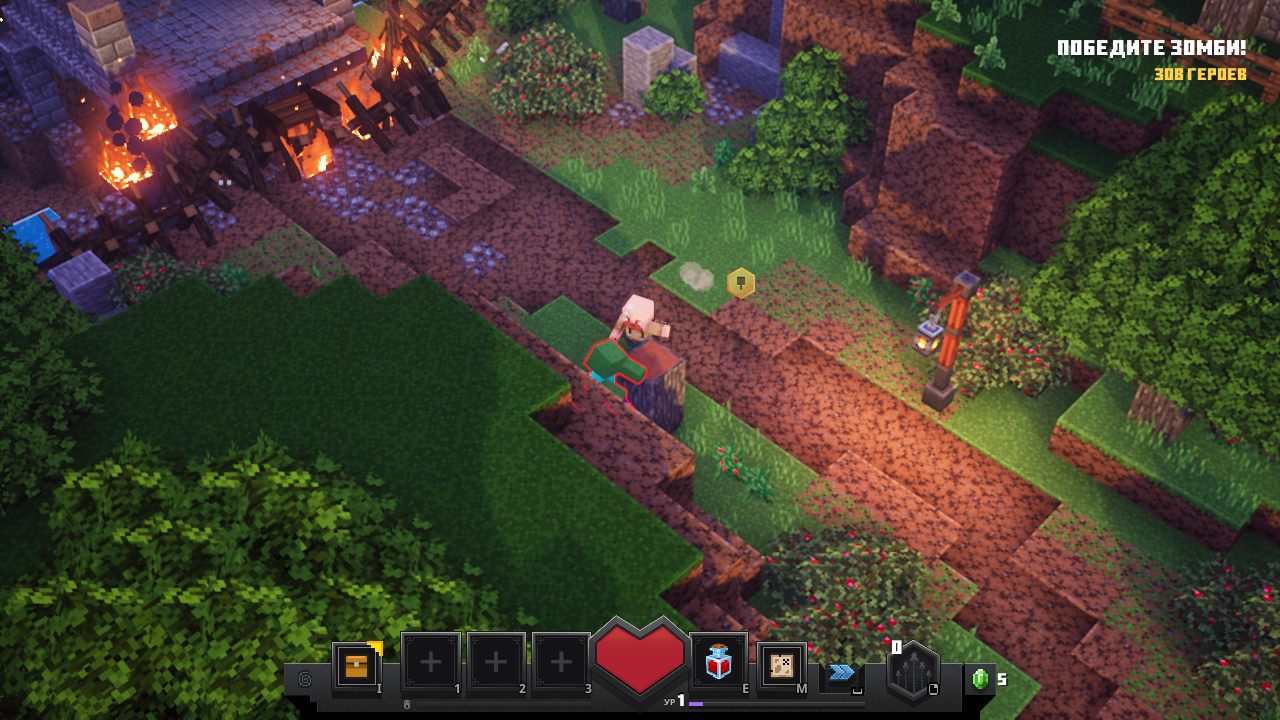Select the arrows quiver hexagon slot

pos(912,671)
